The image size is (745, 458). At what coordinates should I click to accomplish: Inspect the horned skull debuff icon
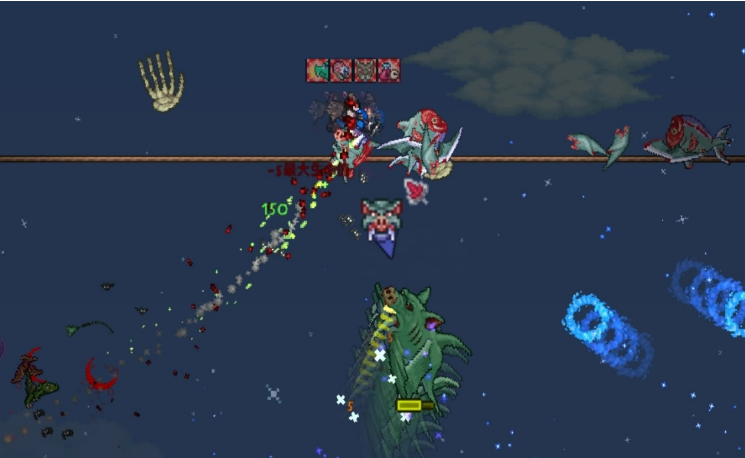click(x=366, y=70)
